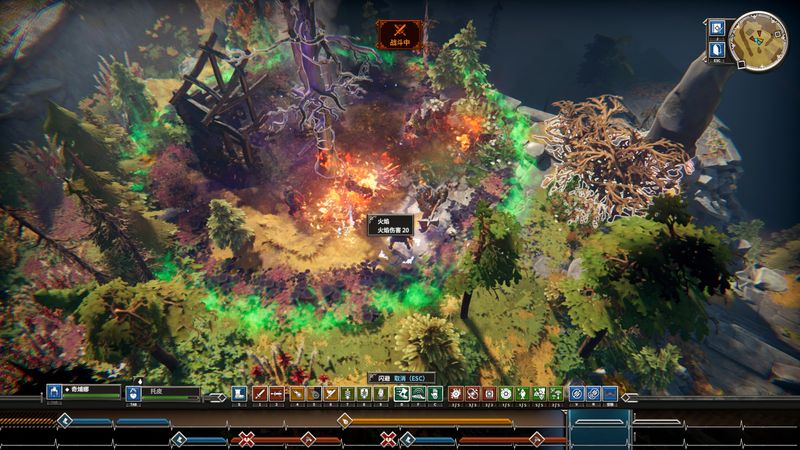This screenshot has height=450, width=800.
Task: Open the journal icon beside the minimap
Action: 717,28
